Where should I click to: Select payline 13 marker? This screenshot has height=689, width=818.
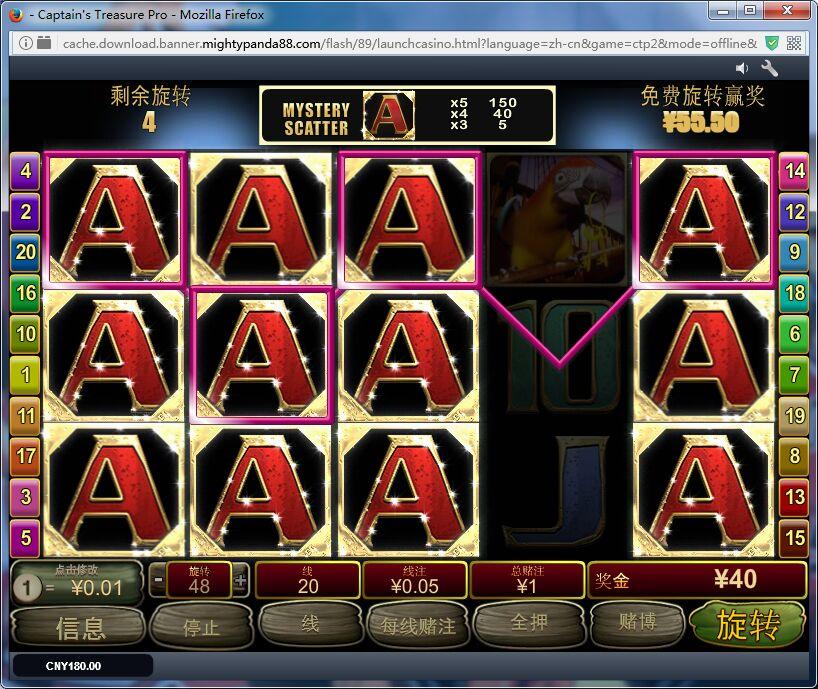click(x=794, y=496)
